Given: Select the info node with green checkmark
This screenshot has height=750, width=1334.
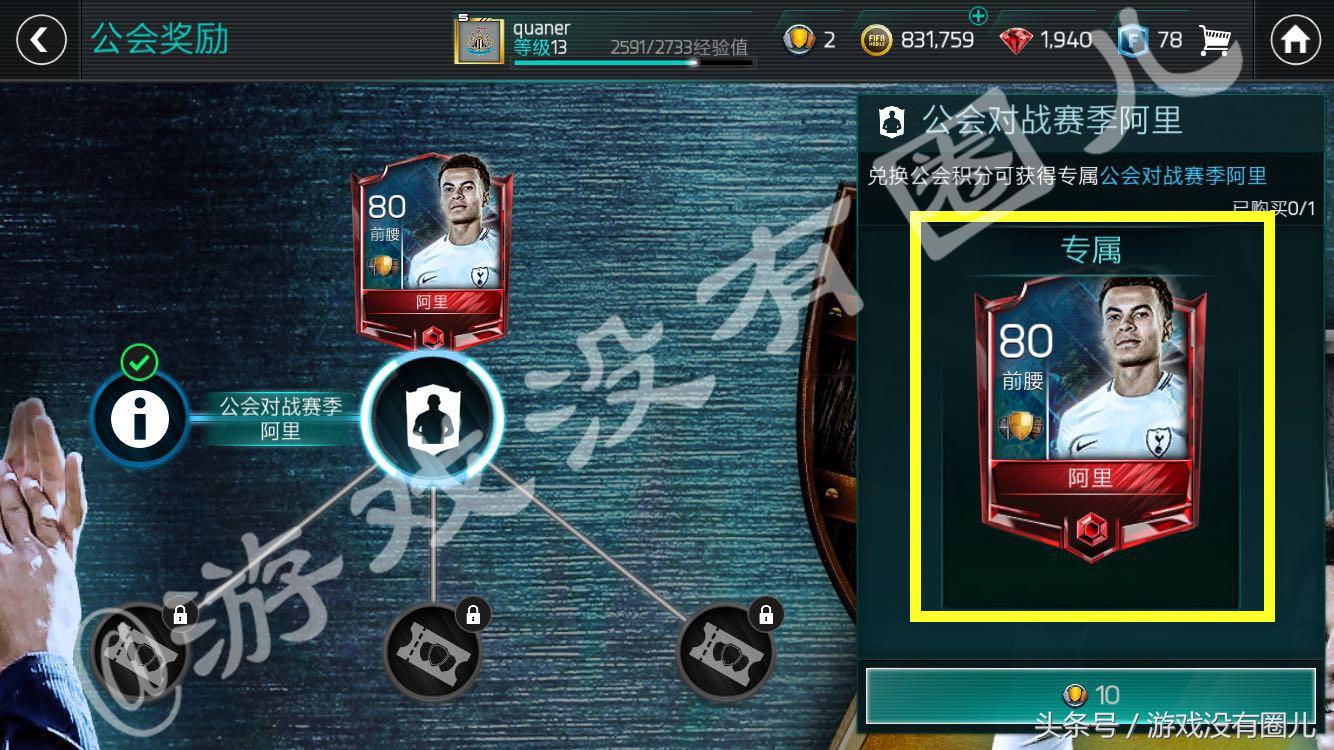Looking at the screenshot, I should pos(138,418).
